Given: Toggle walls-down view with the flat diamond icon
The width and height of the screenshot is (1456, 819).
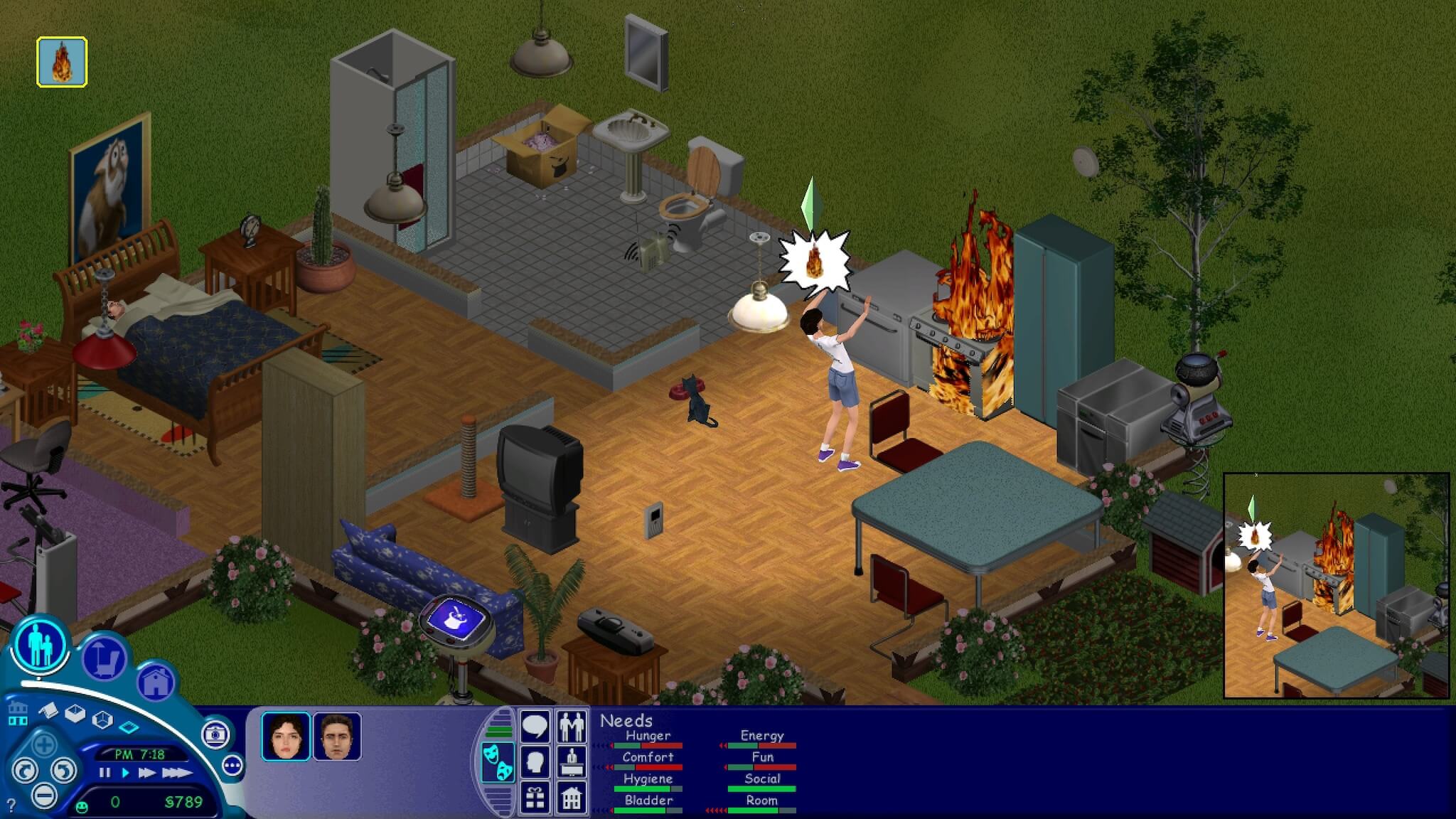Looking at the screenshot, I should click(129, 727).
